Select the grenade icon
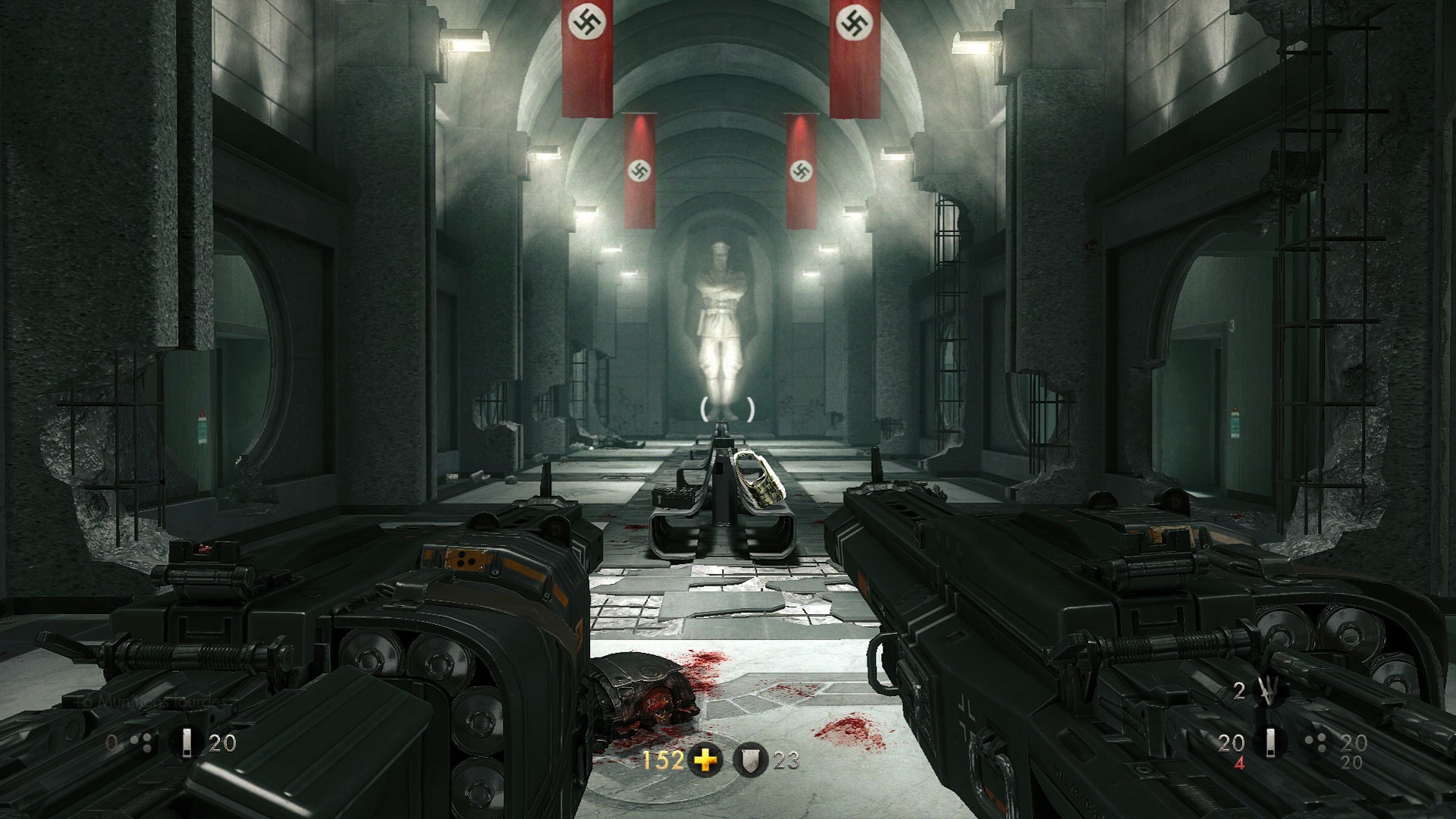 1266,692
